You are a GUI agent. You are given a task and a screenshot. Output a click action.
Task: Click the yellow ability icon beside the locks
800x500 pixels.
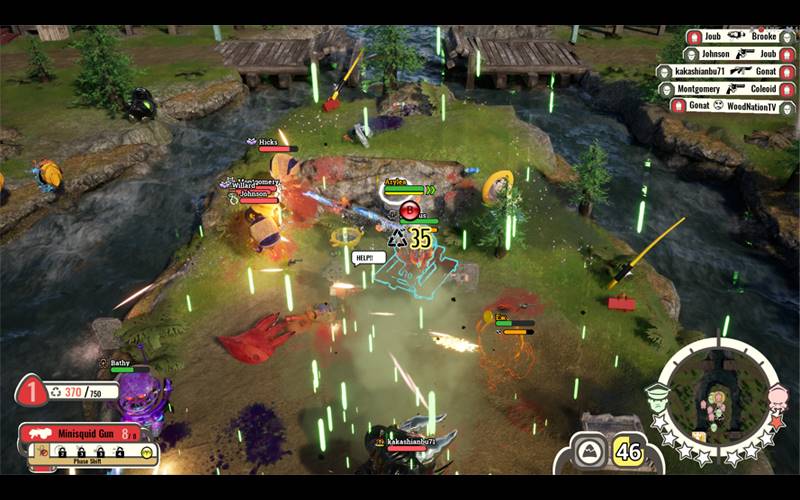tap(147, 452)
